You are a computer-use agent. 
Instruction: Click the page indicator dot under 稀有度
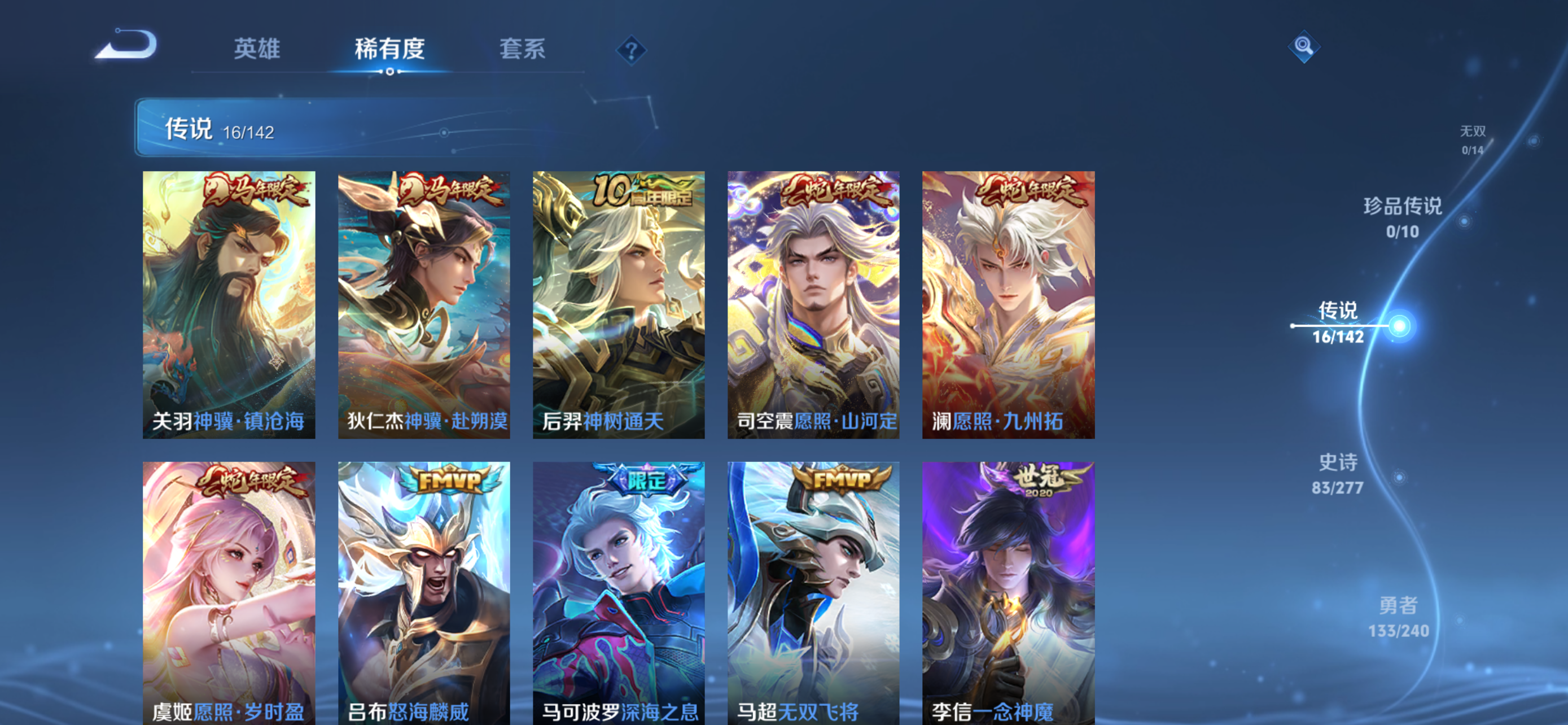click(390, 73)
